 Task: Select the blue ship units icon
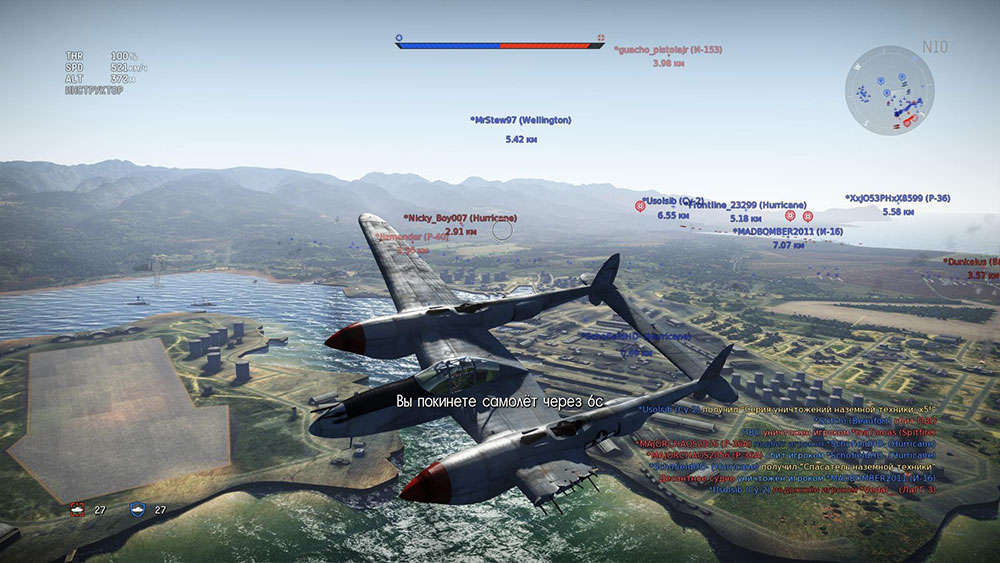click(139, 509)
